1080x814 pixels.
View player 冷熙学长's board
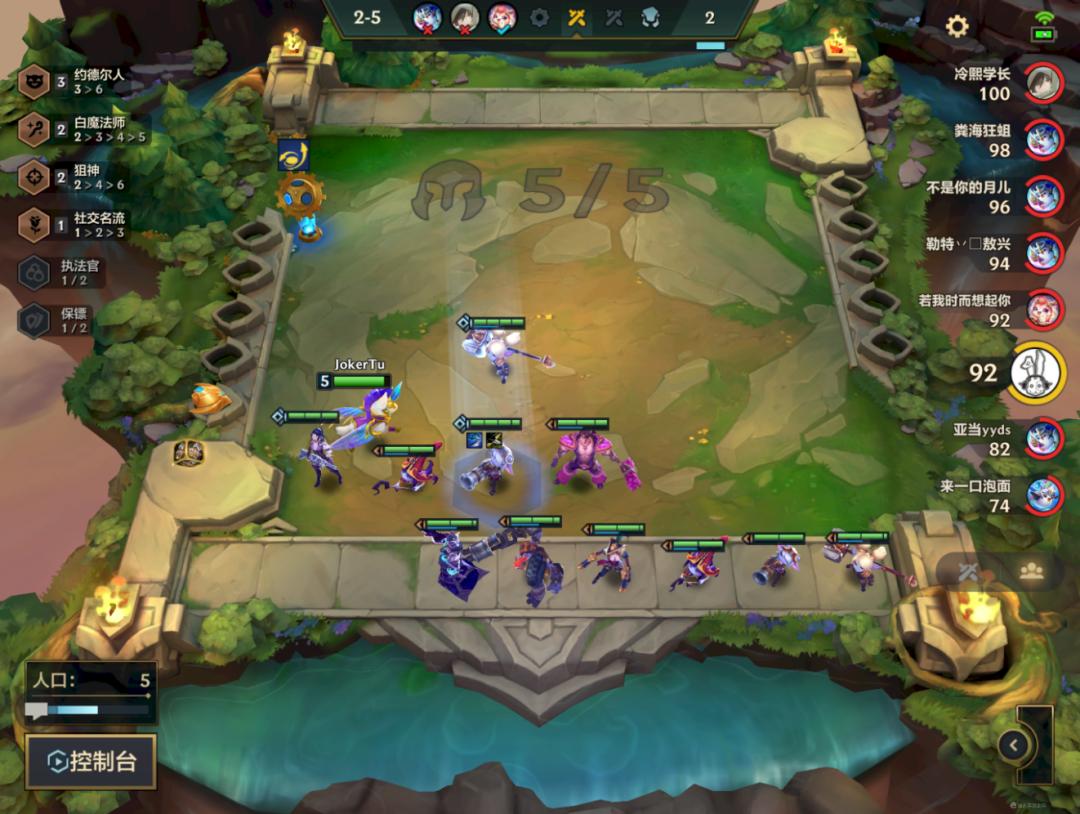[x=1043, y=84]
